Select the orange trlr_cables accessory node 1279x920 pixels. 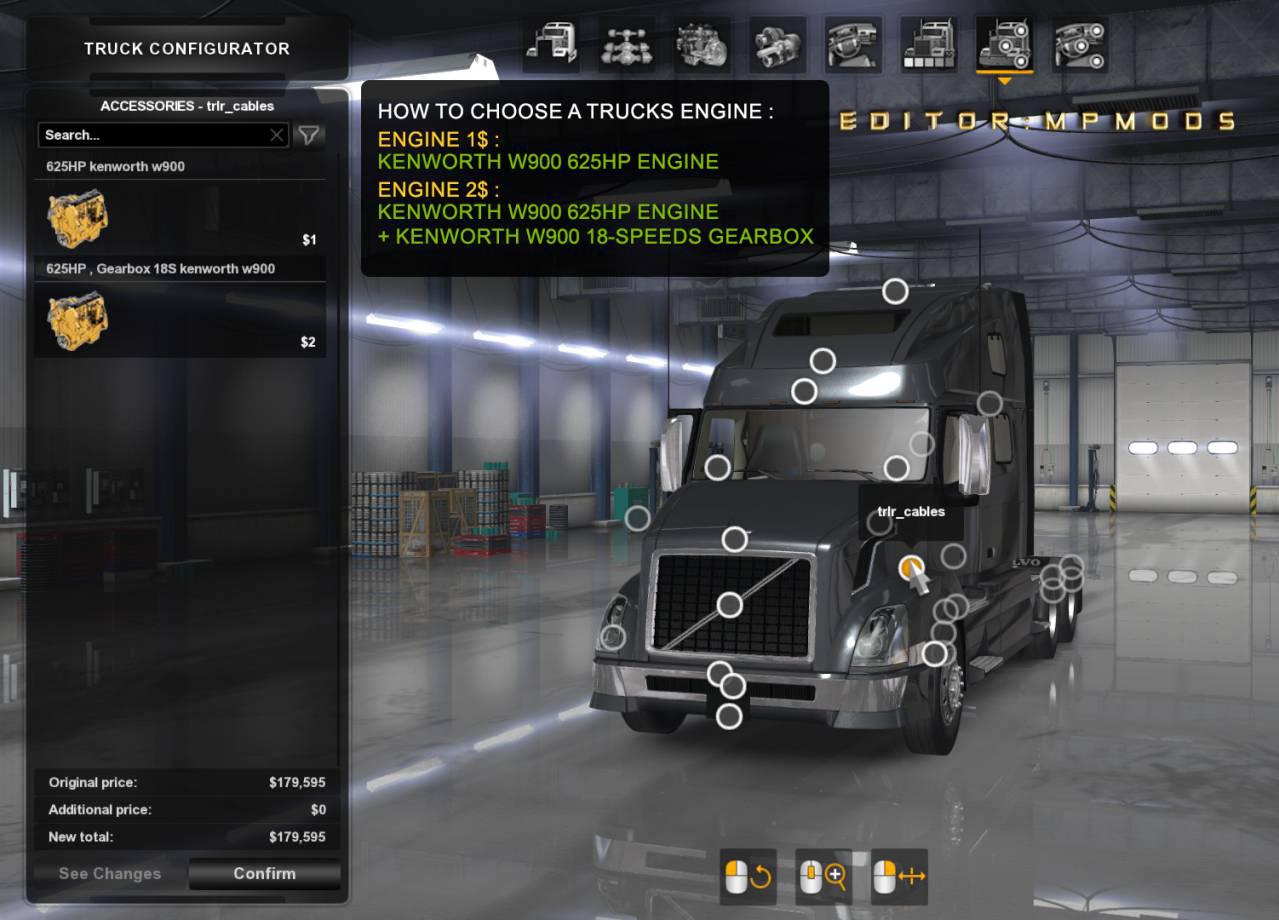(x=911, y=568)
